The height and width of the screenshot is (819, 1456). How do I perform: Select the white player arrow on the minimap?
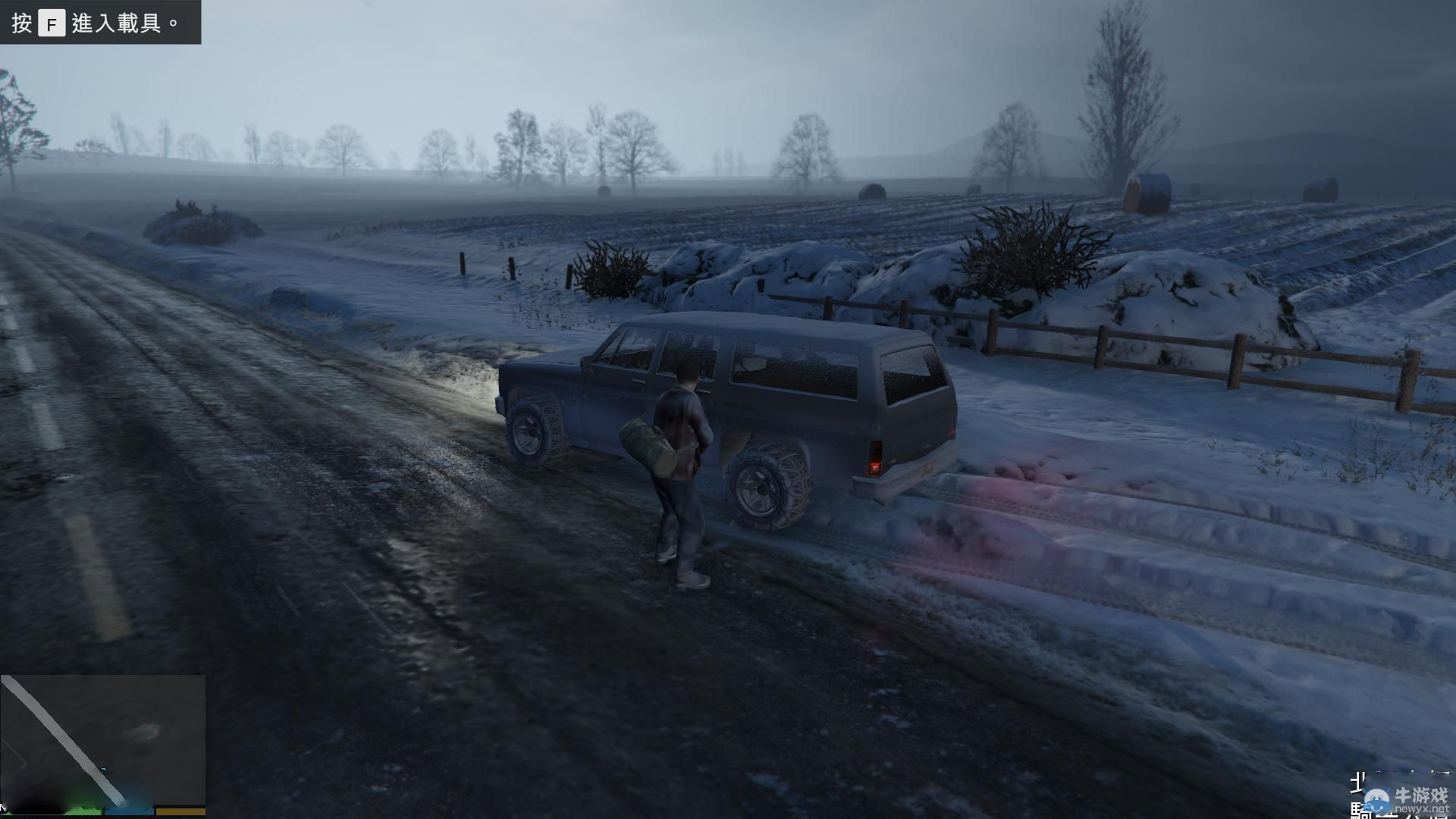point(104,768)
